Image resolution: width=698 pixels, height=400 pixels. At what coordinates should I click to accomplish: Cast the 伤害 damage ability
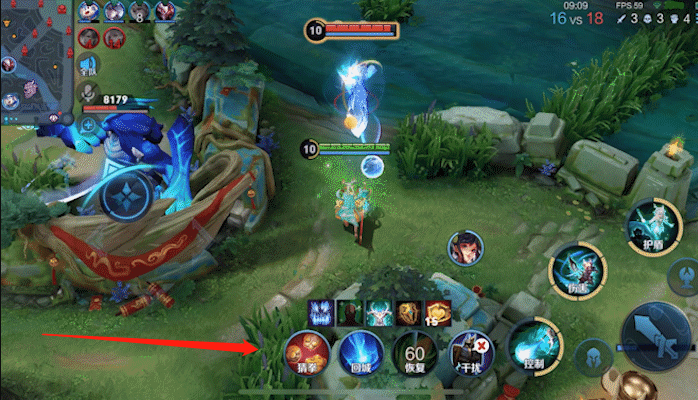click(x=578, y=270)
